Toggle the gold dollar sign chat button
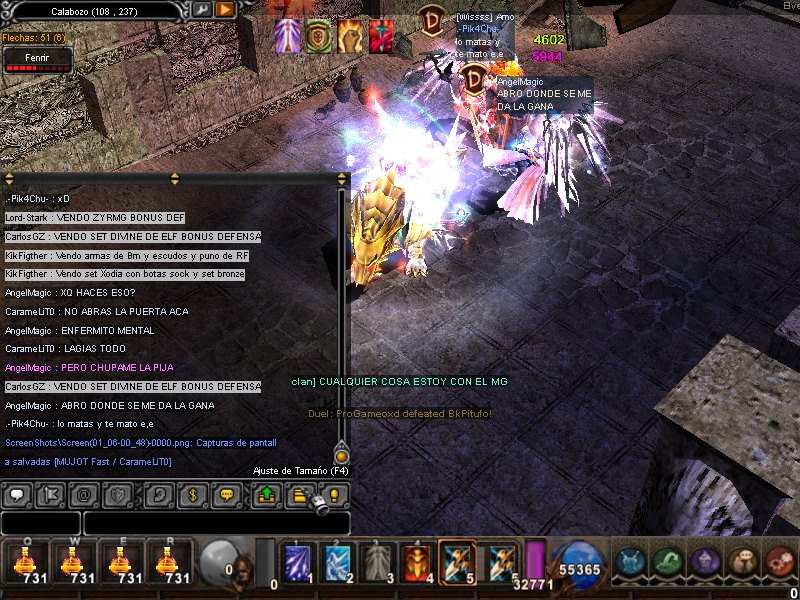The width and height of the screenshot is (800, 600). coord(193,494)
